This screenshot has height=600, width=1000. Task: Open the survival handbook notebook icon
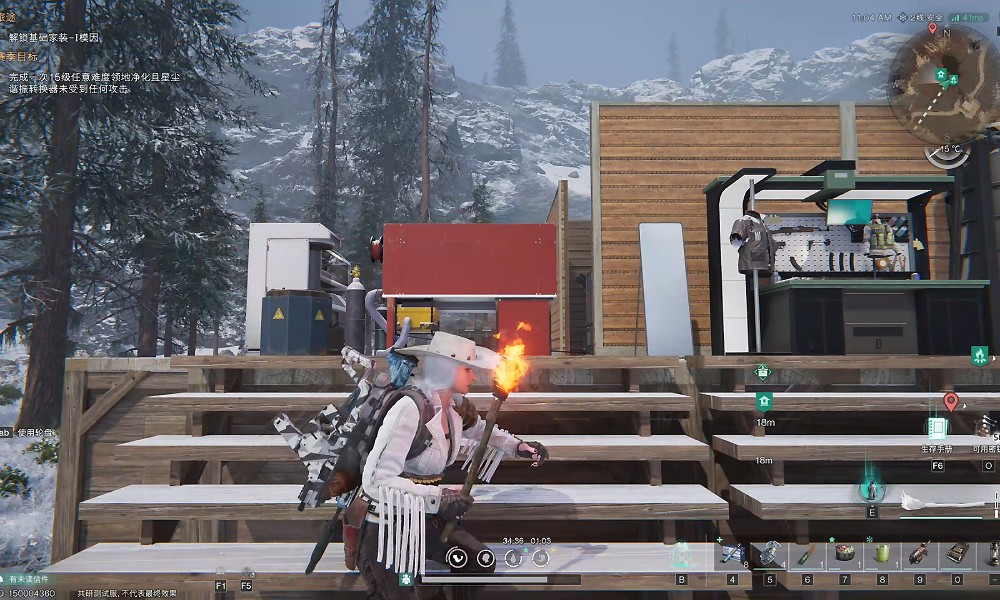[x=937, y=428]
